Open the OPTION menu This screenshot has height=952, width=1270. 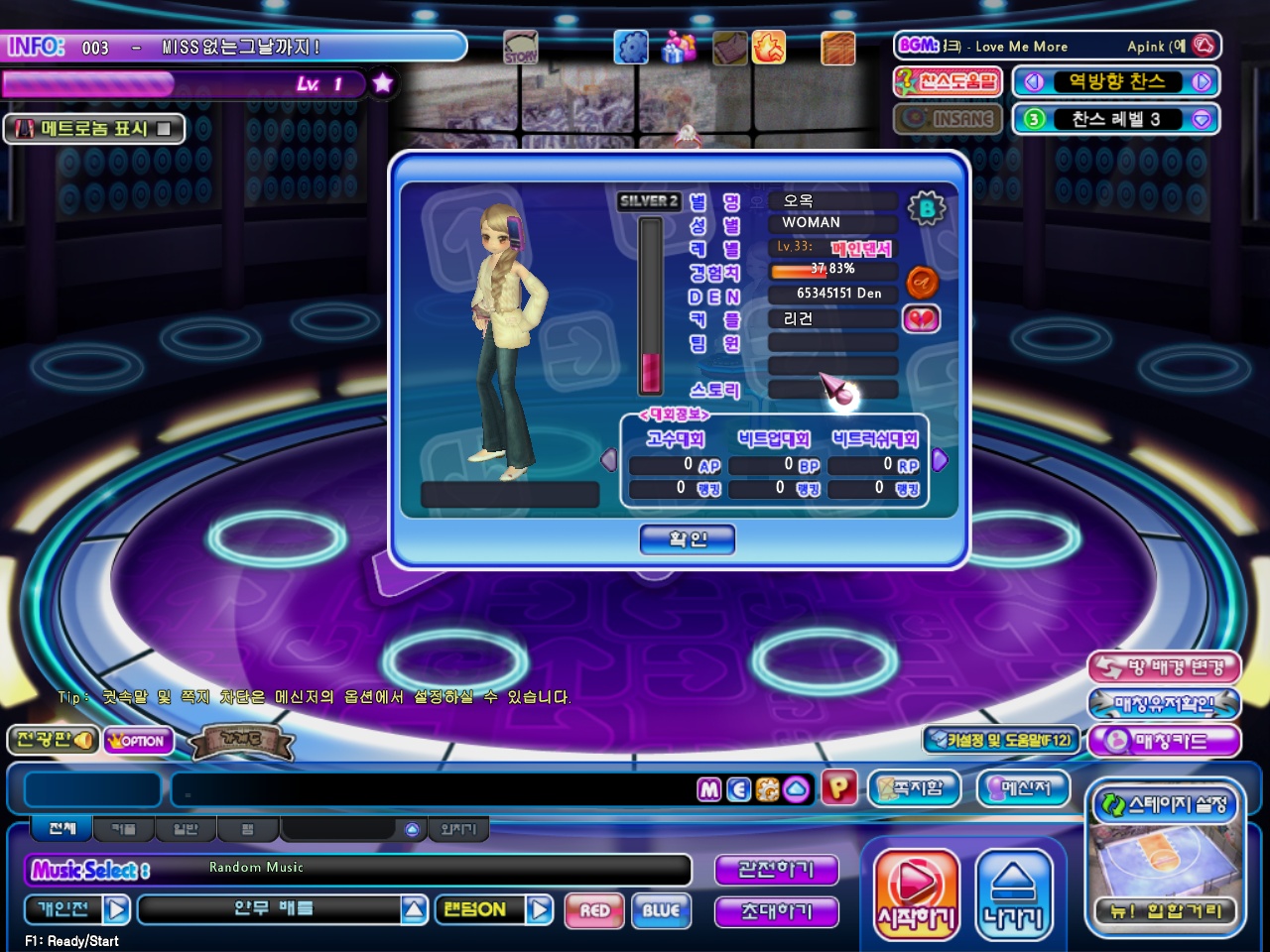[138, 741]
